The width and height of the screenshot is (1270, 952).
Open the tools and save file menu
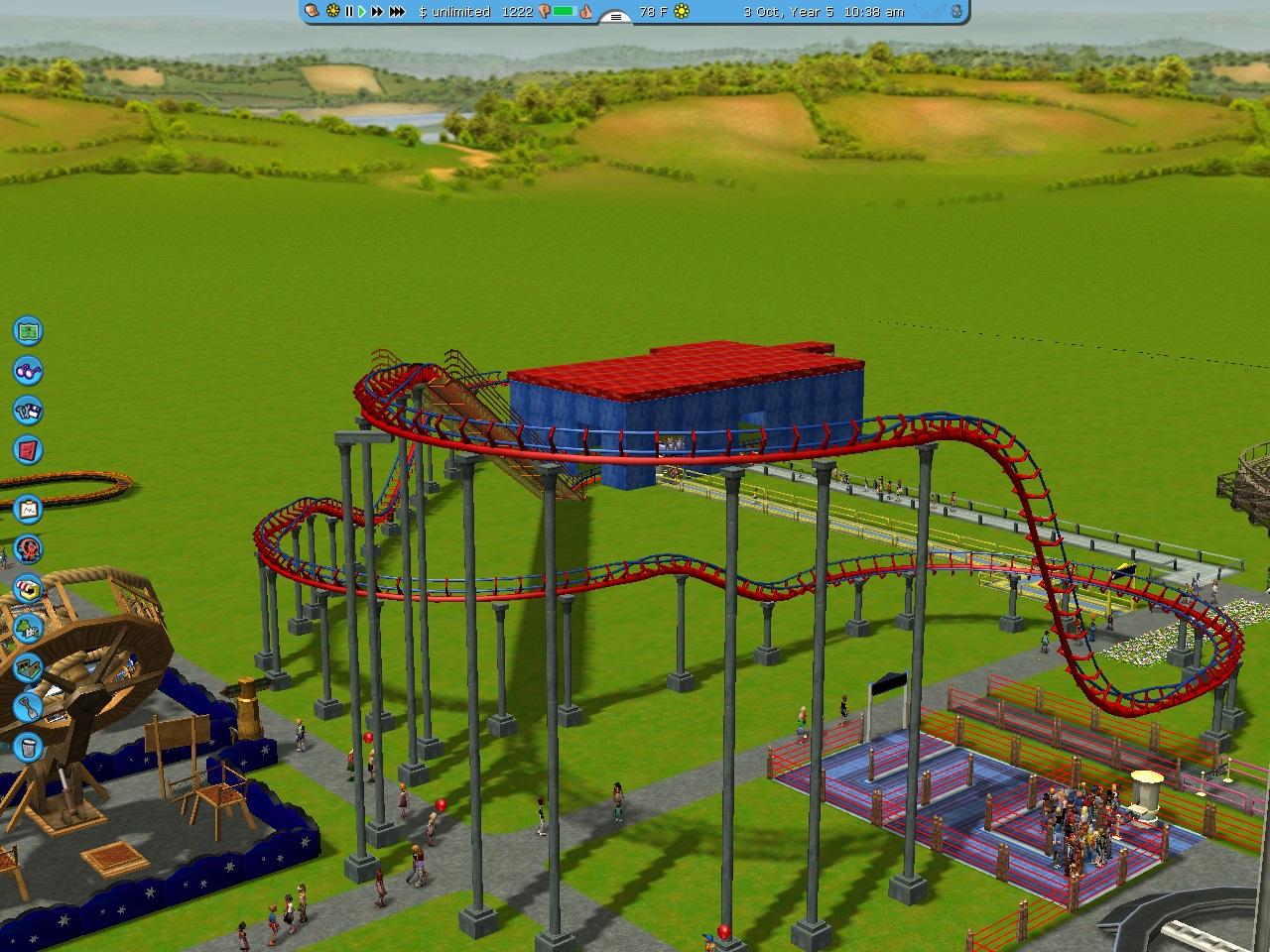pos(28,411)
